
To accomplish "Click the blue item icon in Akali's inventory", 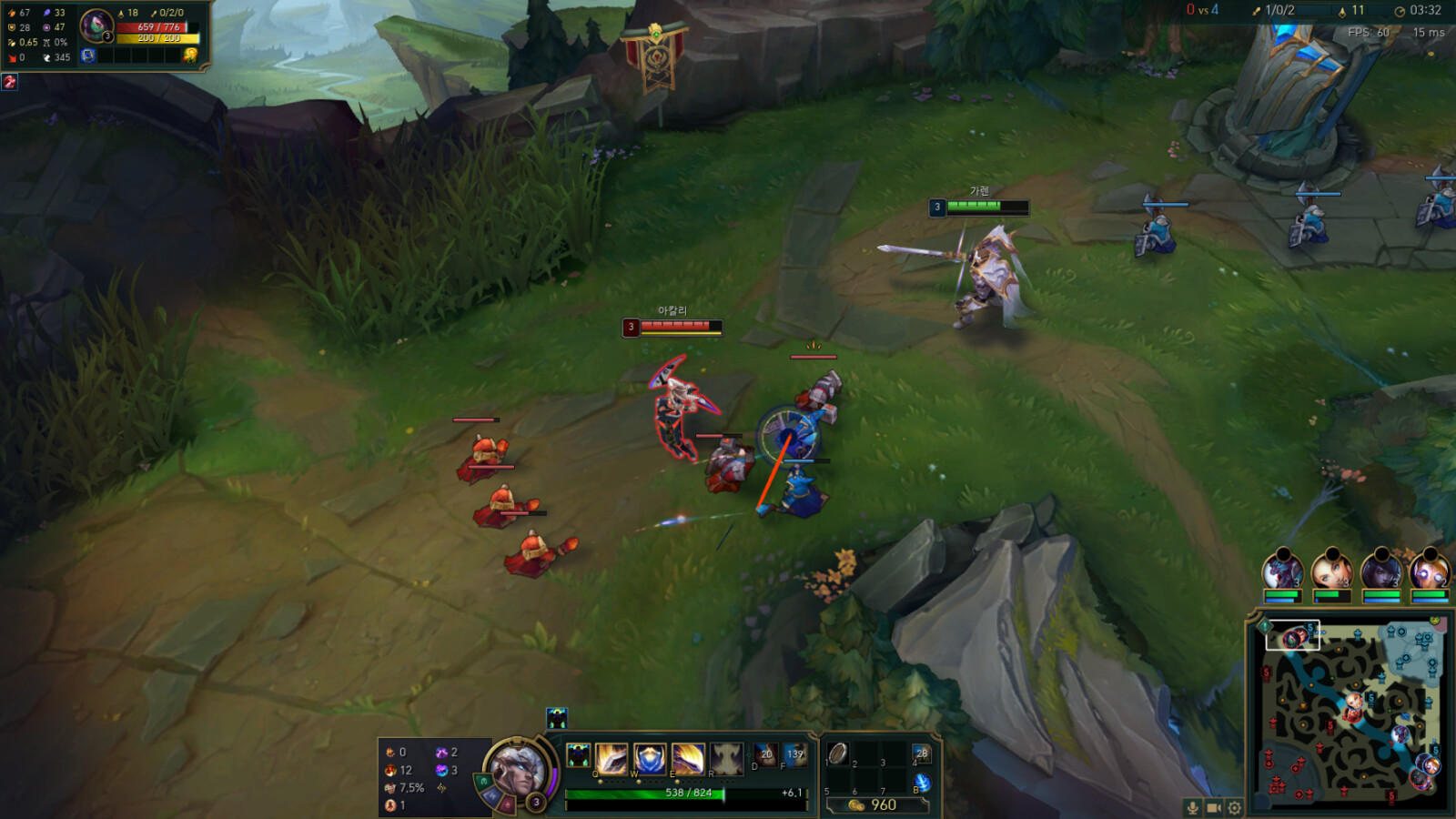I will [x=88, y=56].
